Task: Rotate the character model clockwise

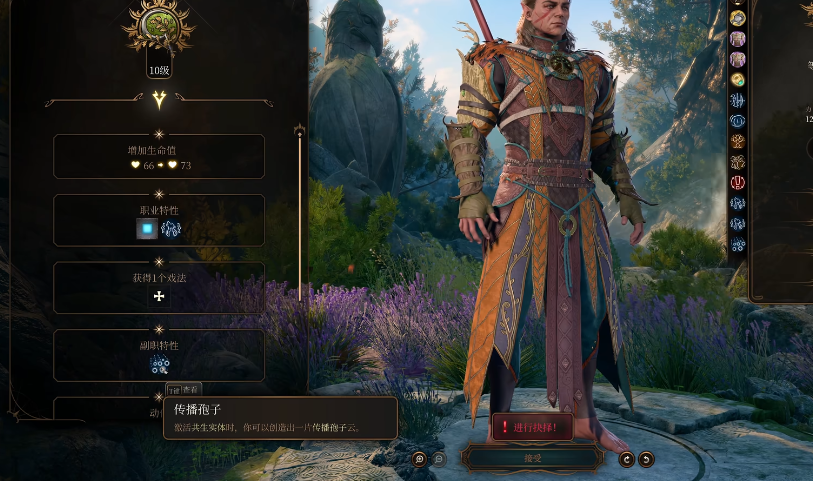Action: (x=627, y=459)
